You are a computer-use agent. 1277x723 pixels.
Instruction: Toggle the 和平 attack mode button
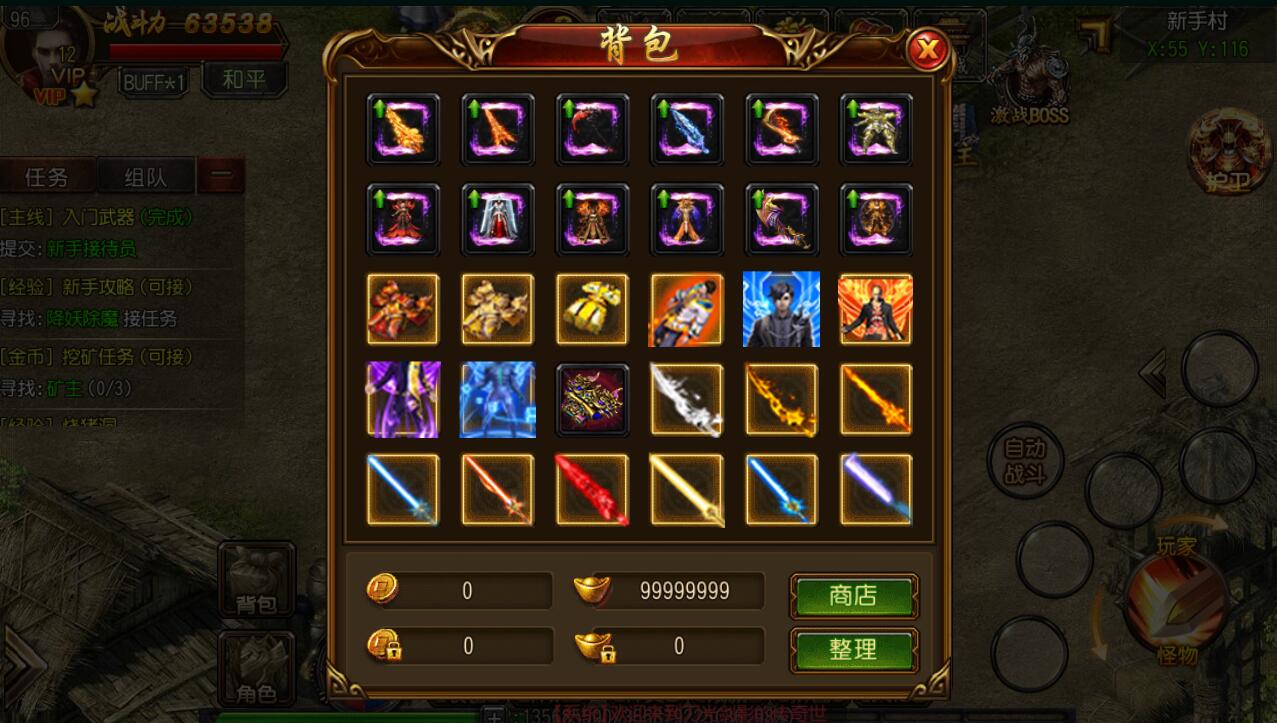point(244,80)
